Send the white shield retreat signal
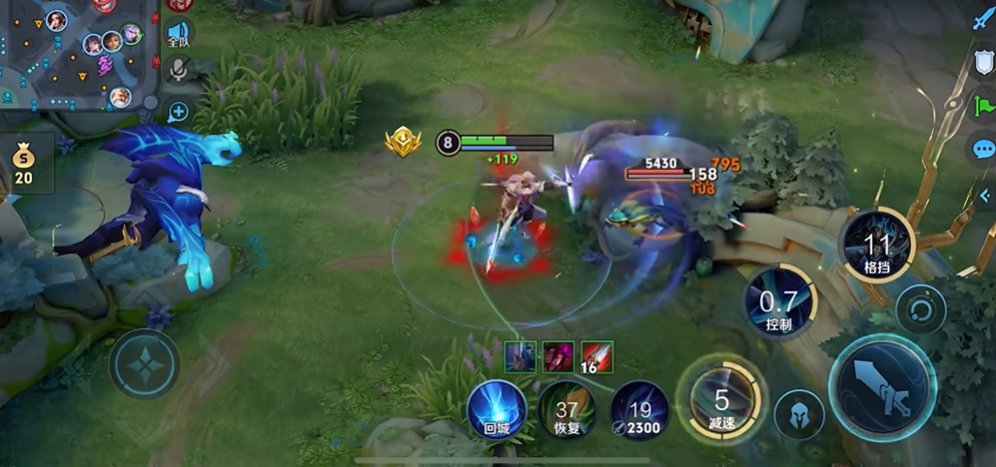Viewport: 996px width, 467px height. click(x=983, y=63)
